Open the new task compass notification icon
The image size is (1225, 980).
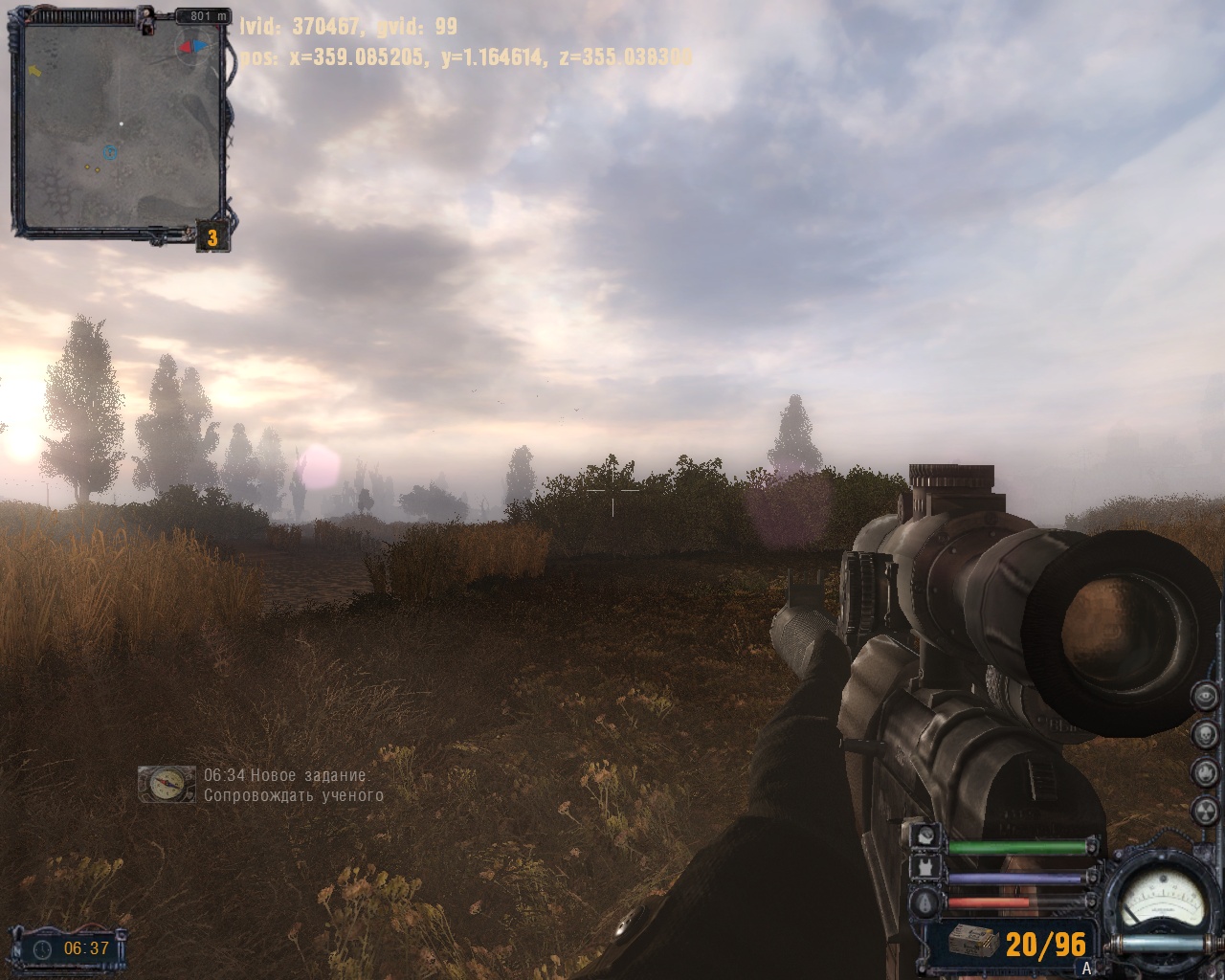click(x=166, y=785)
